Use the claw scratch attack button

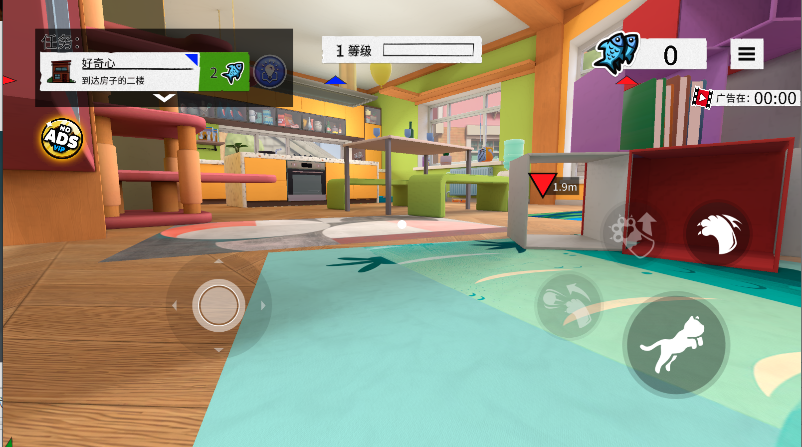717,235
